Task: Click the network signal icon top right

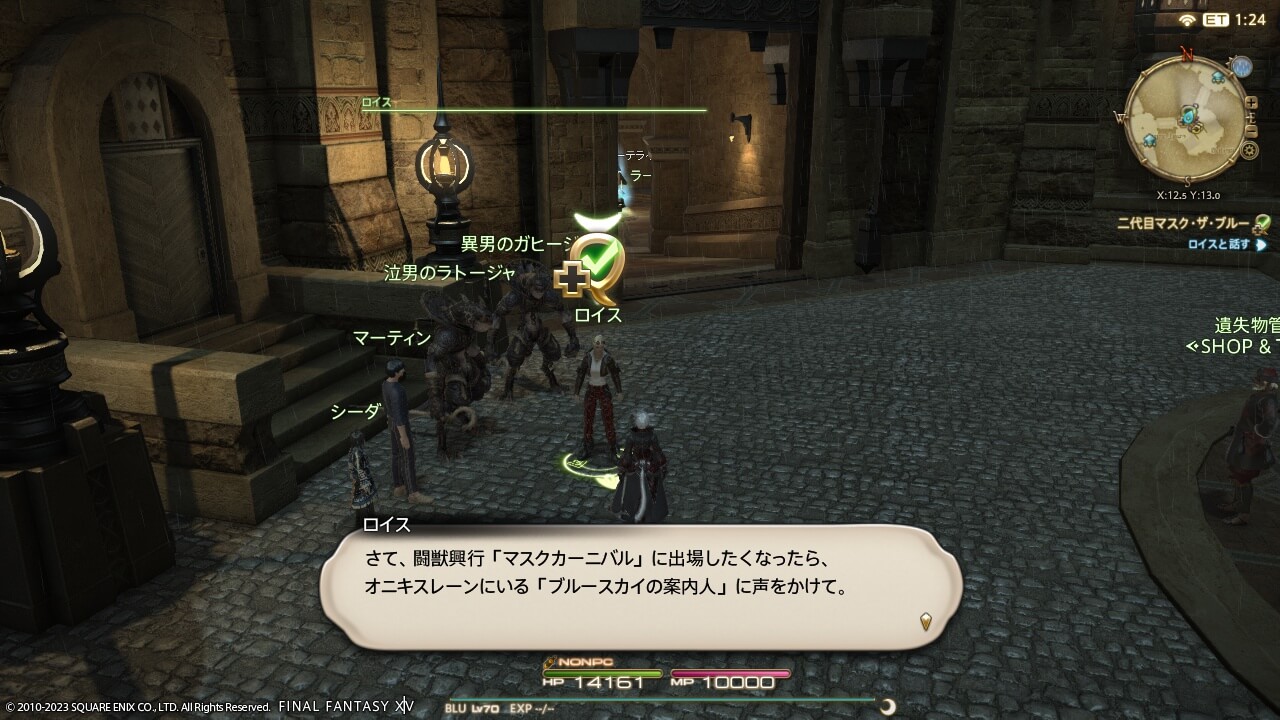Action: click(1187, 17)
